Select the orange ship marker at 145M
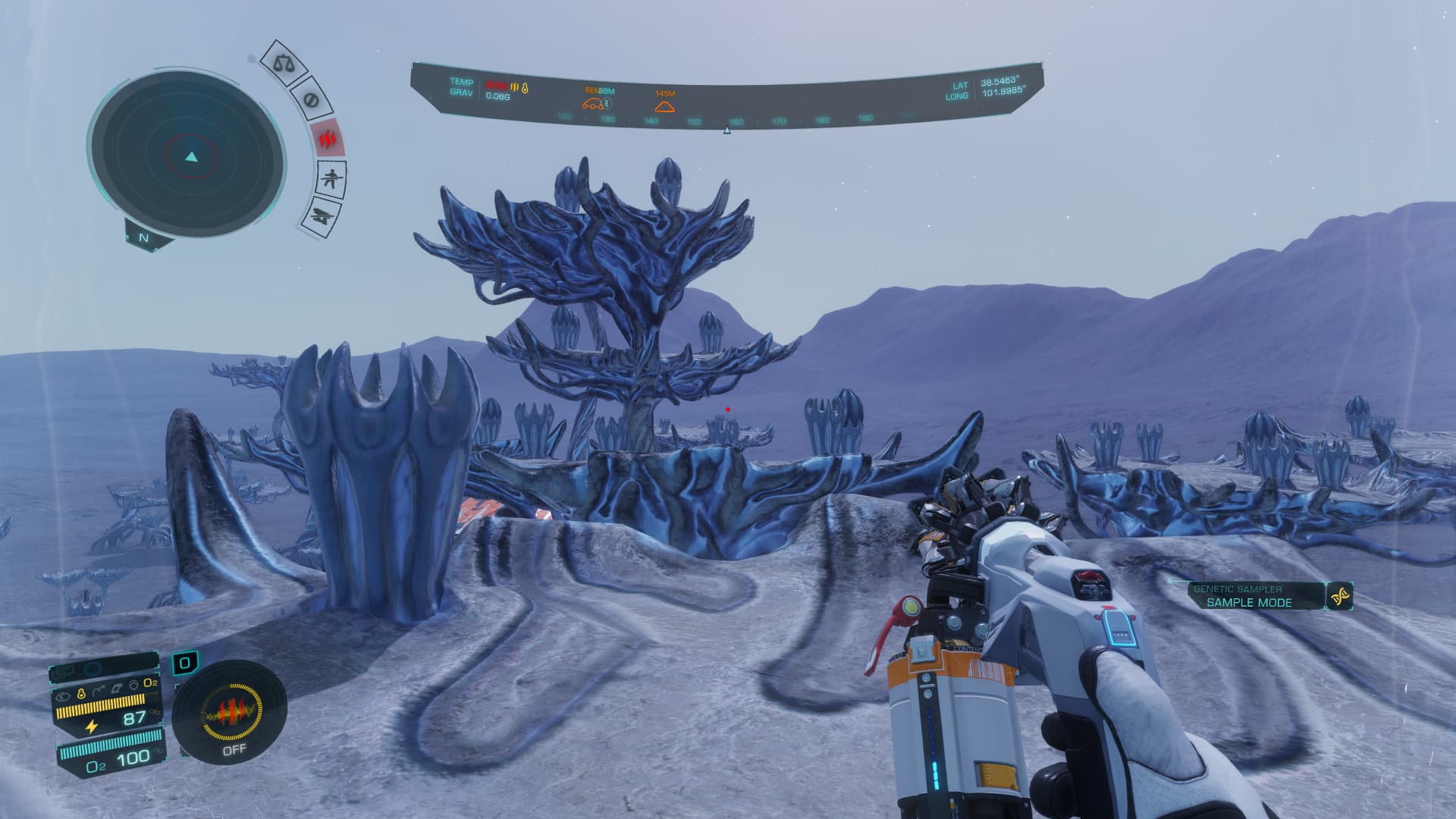This screenshot has width=1456, height=819. [x=664, y=106]
